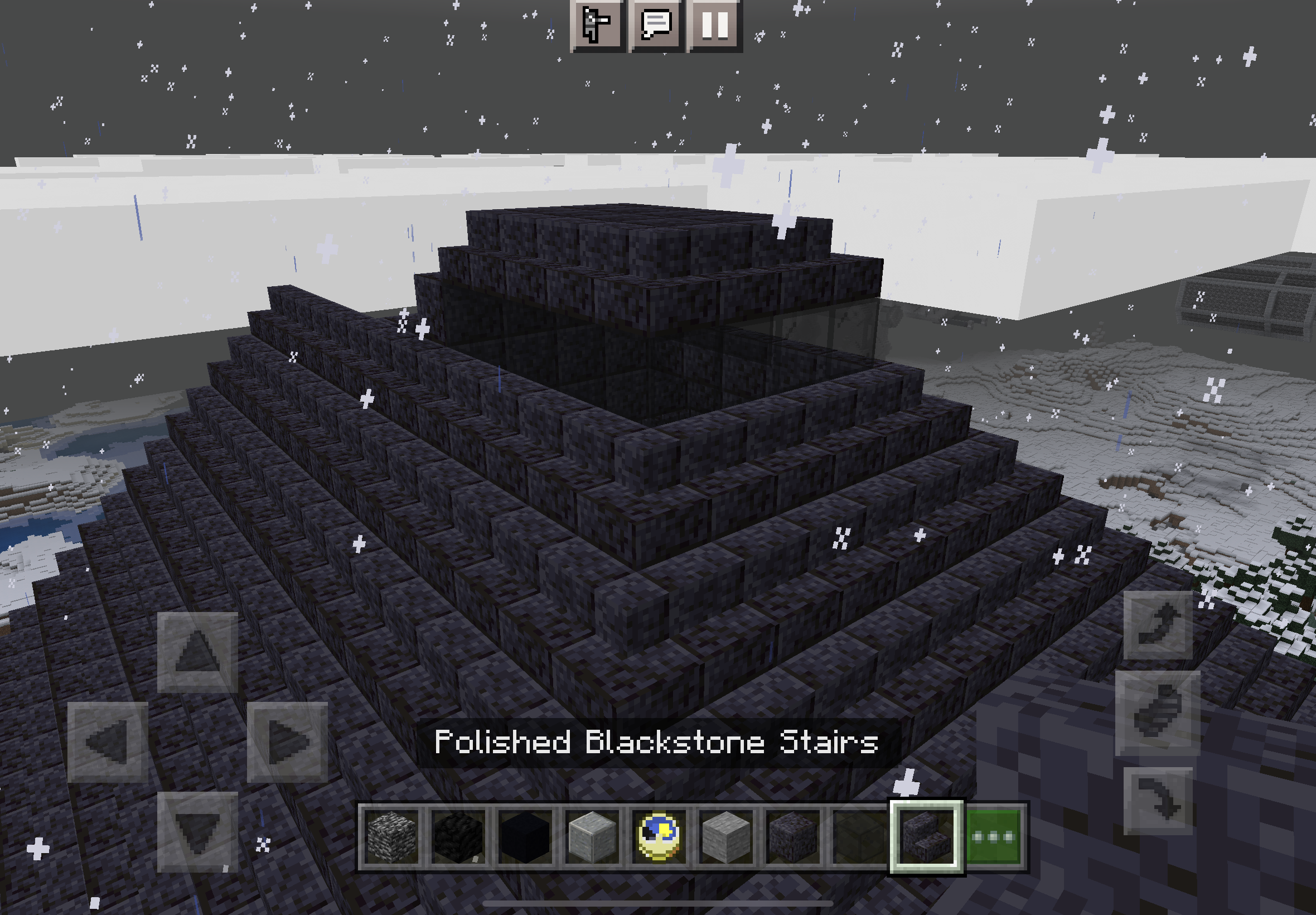Choose the blackstone block beside the glass slot
Viewport: 1316px width, 915px height.
pos(792,837)
